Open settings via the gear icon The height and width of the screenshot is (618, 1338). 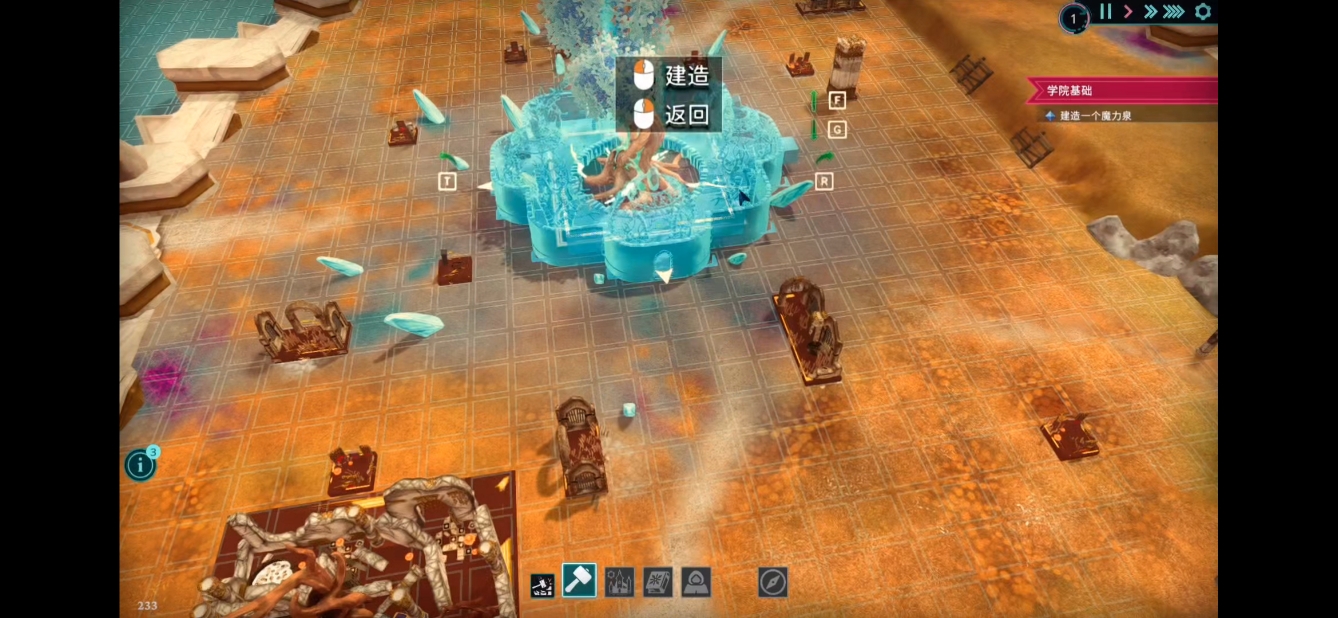pos(1203,12)
